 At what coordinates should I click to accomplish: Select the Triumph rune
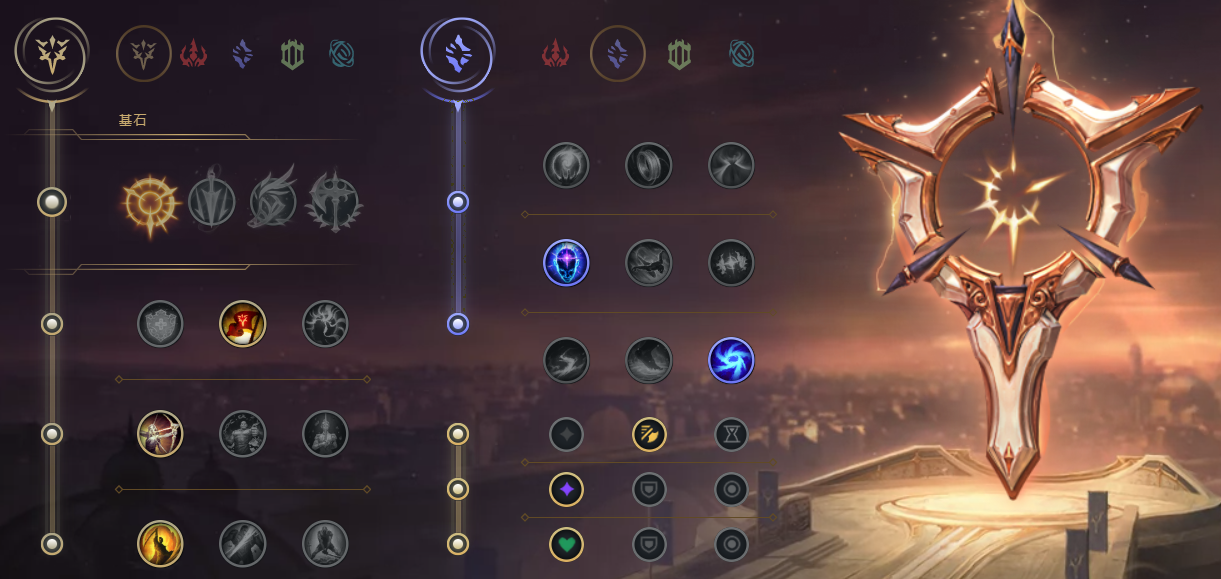242,324
